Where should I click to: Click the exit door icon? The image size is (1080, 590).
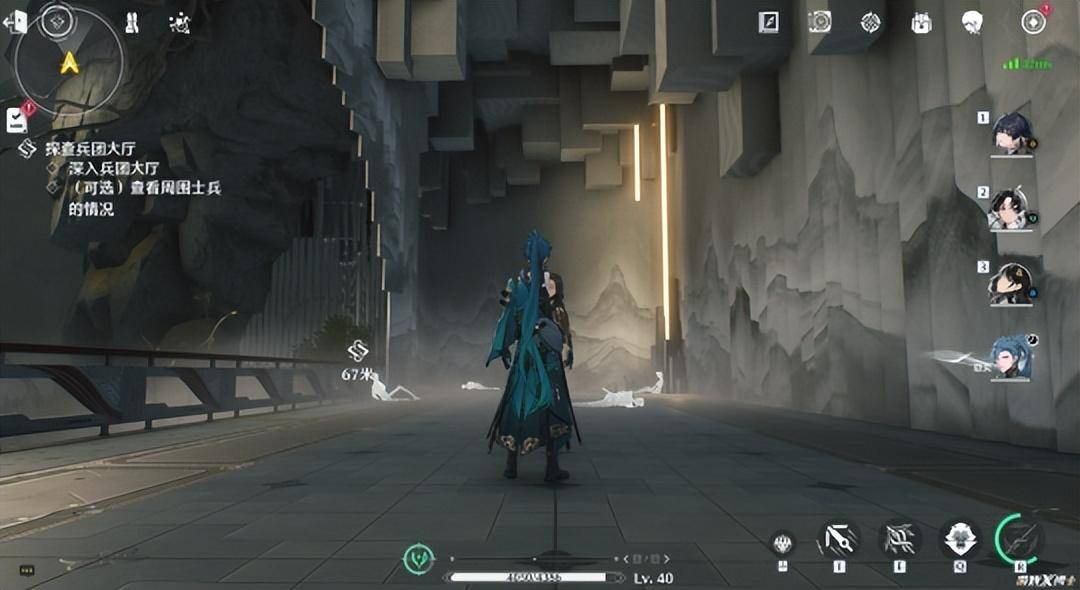pyautogui.click(x=15, y=22)
